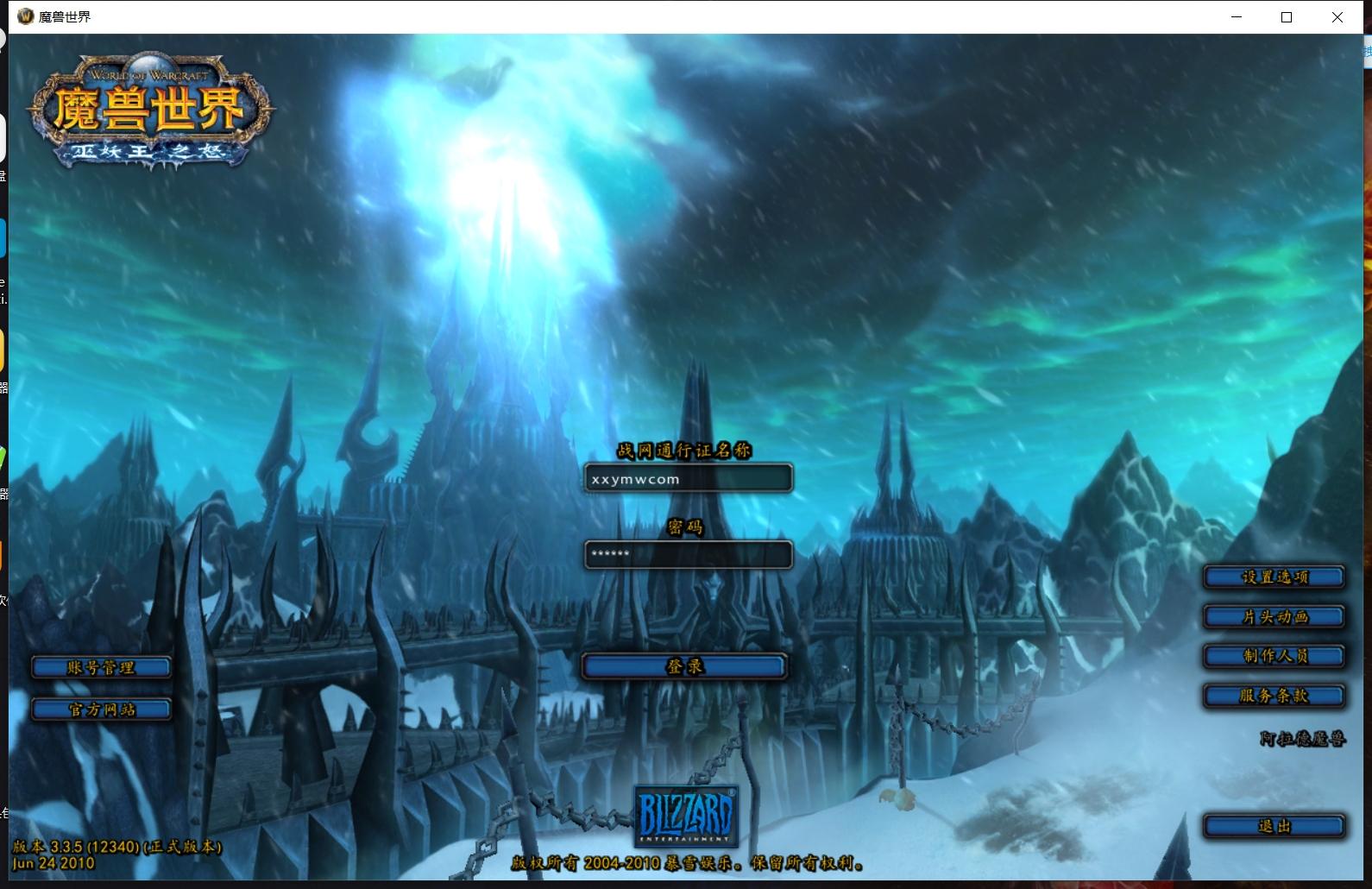Open 账号管理 (Account Management)

coord(101,666)
